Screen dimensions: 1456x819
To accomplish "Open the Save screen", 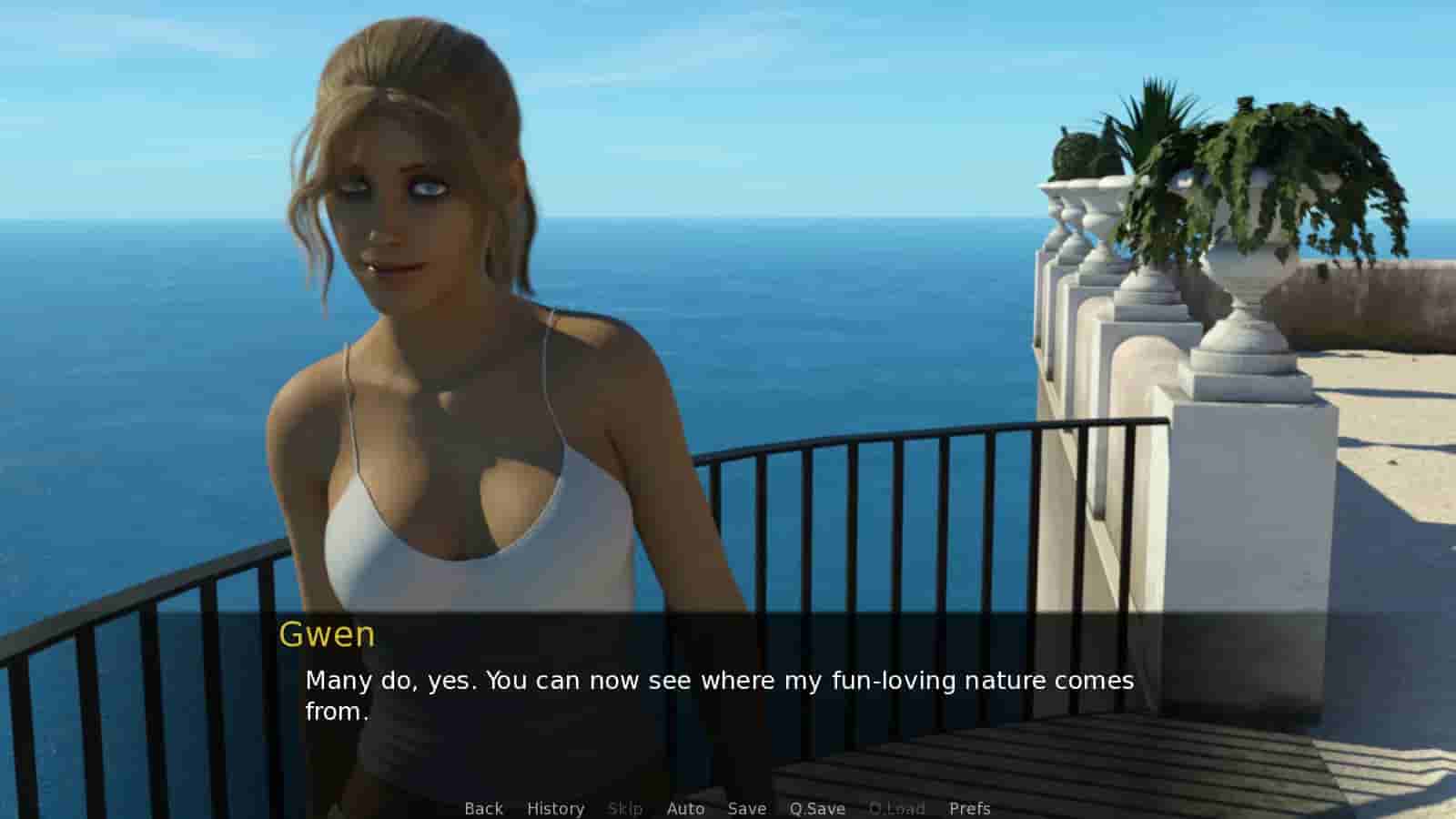I will pyautogui.click(x=746, y=808).
